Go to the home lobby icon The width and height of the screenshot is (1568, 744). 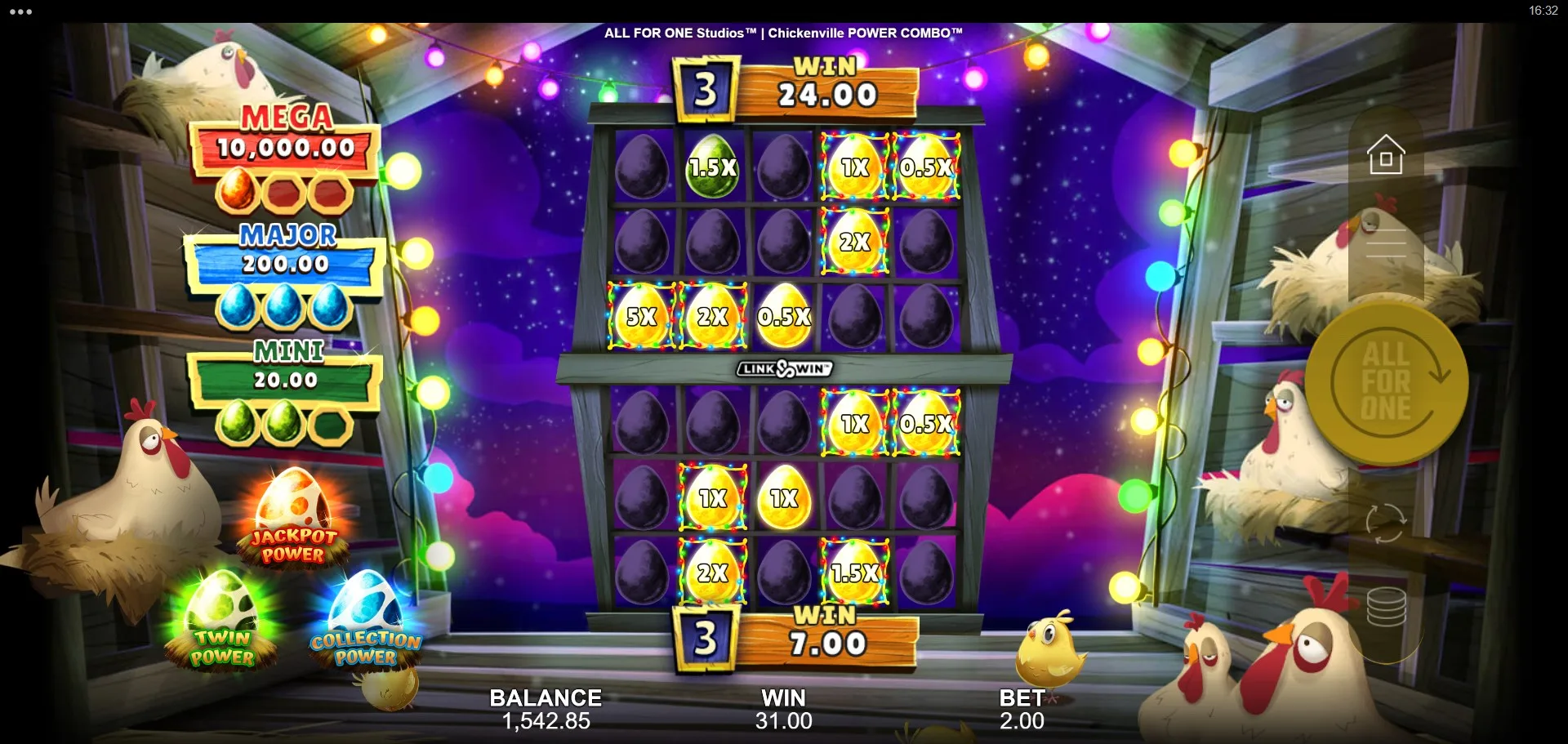tap(1386, 154)
